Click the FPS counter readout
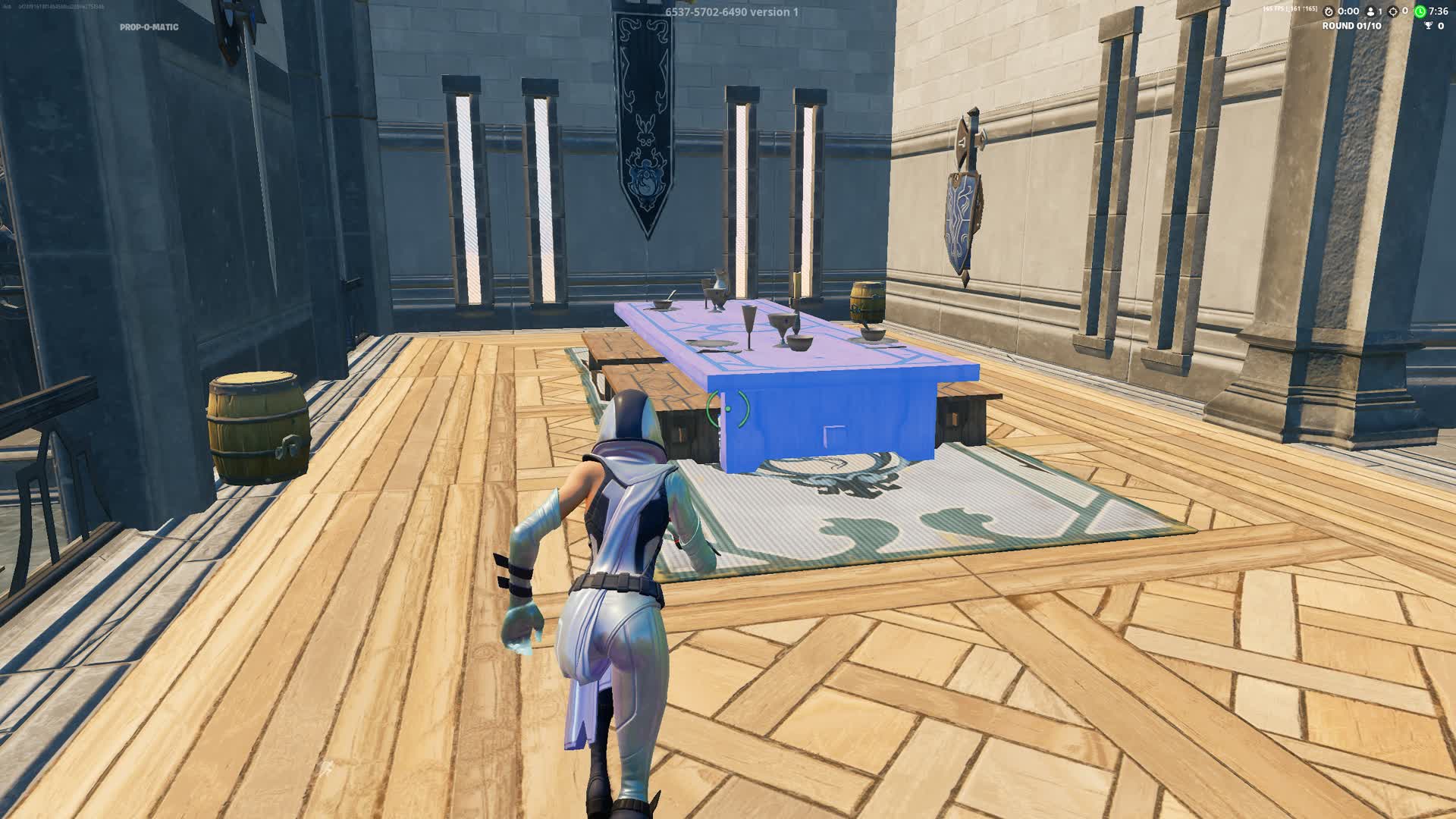Viewport: 1456px width, 819px height. [1289, 11]
